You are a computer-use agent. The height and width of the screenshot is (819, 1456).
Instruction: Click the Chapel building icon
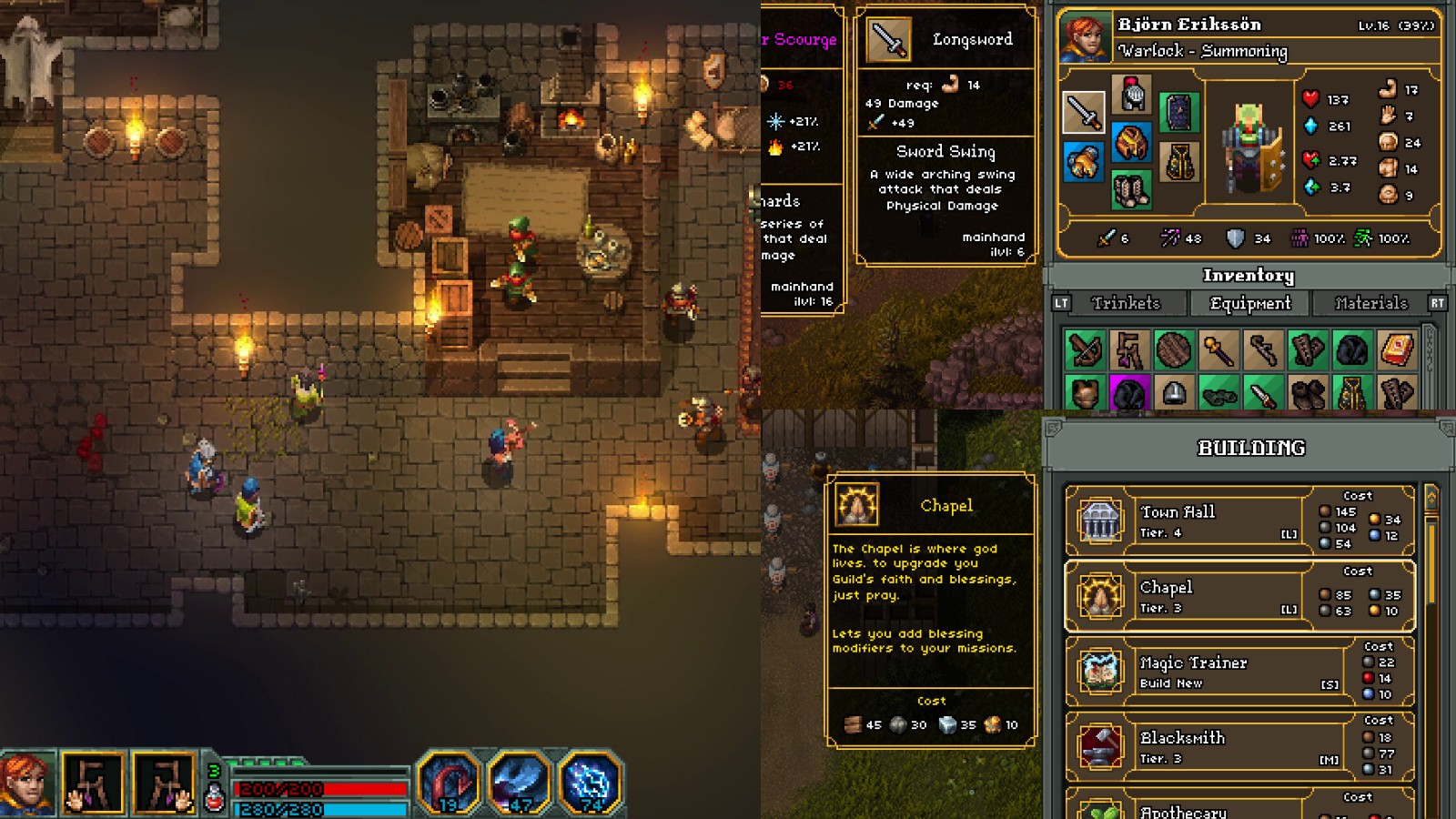(1100, 596)
